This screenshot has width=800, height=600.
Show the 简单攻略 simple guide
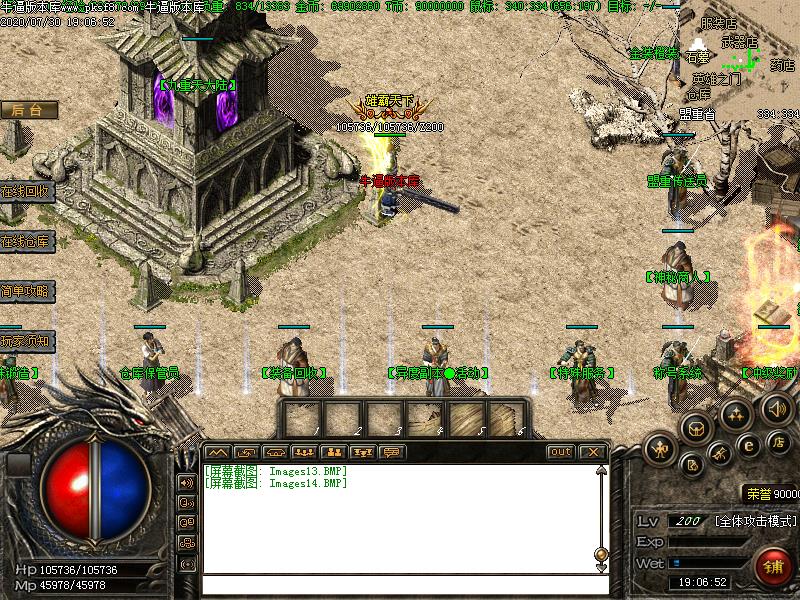25,291
